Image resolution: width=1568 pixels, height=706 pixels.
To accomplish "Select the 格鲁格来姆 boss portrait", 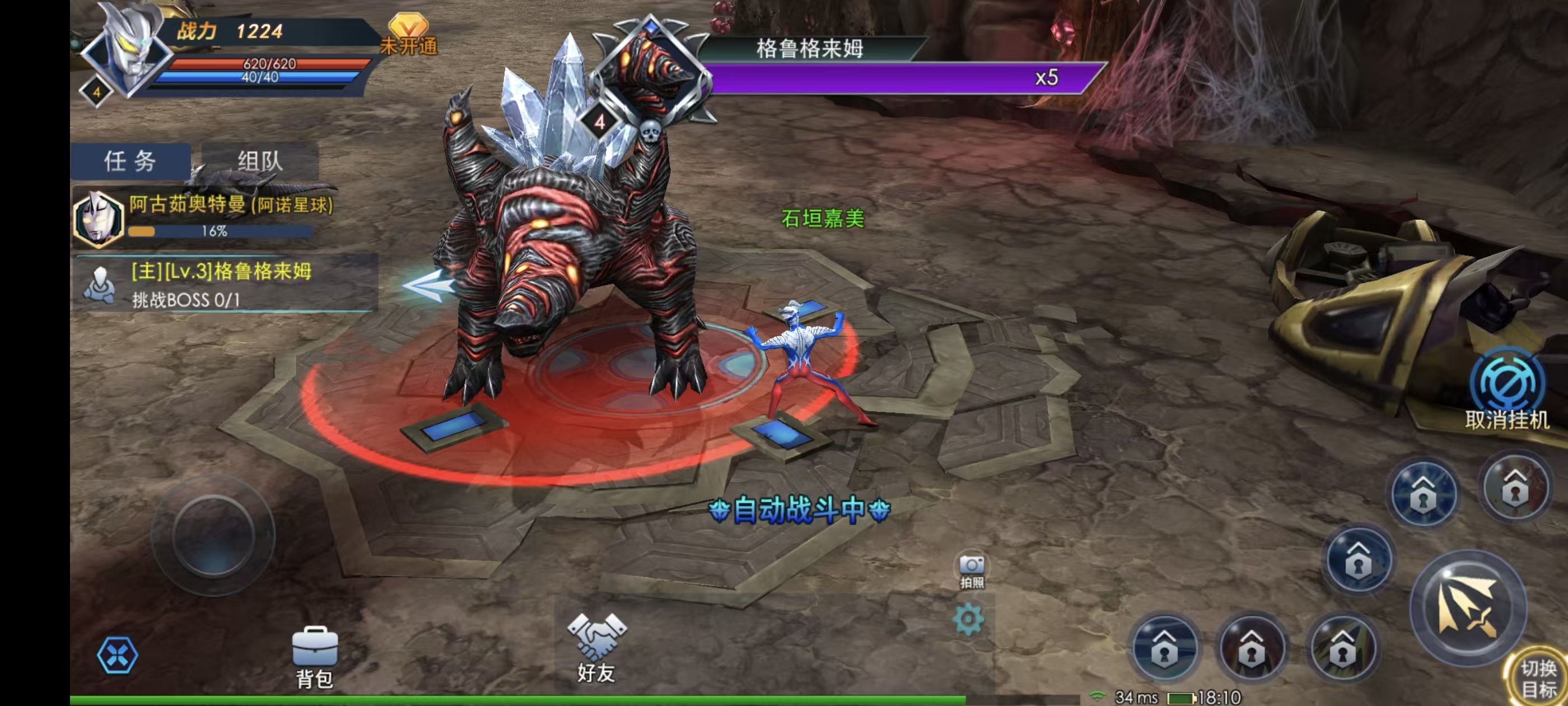I will (651, 73).
